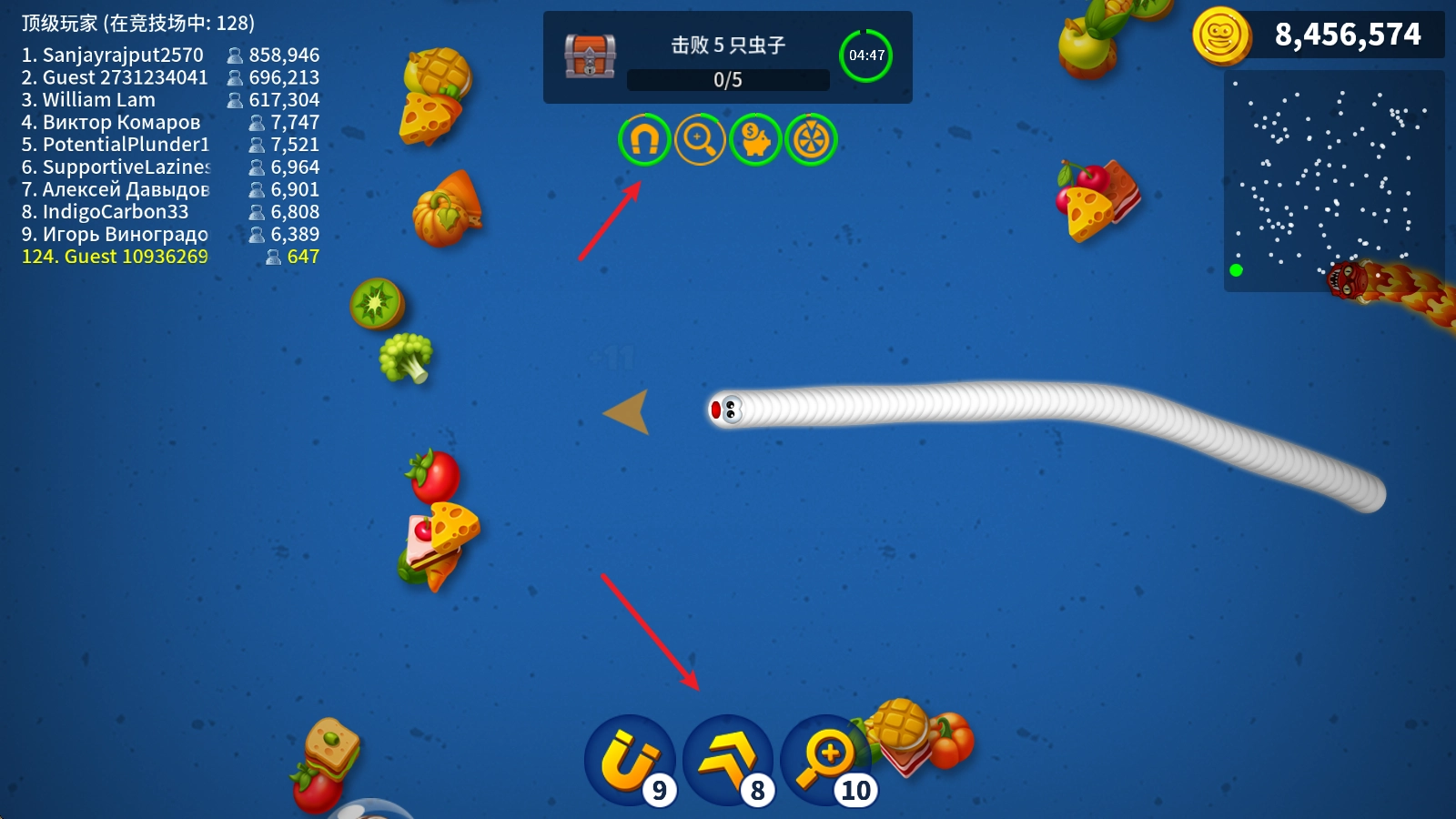Choose the yellow Guest 10936269 rank row
Screen dimensions: 1456x819
tap(170, 257)
